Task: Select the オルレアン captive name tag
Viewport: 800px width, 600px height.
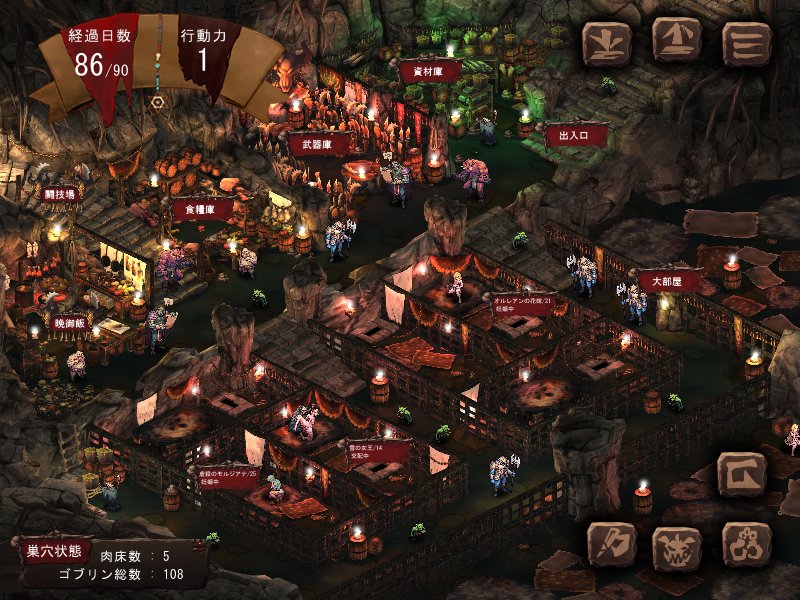Action: pos(522,304)
